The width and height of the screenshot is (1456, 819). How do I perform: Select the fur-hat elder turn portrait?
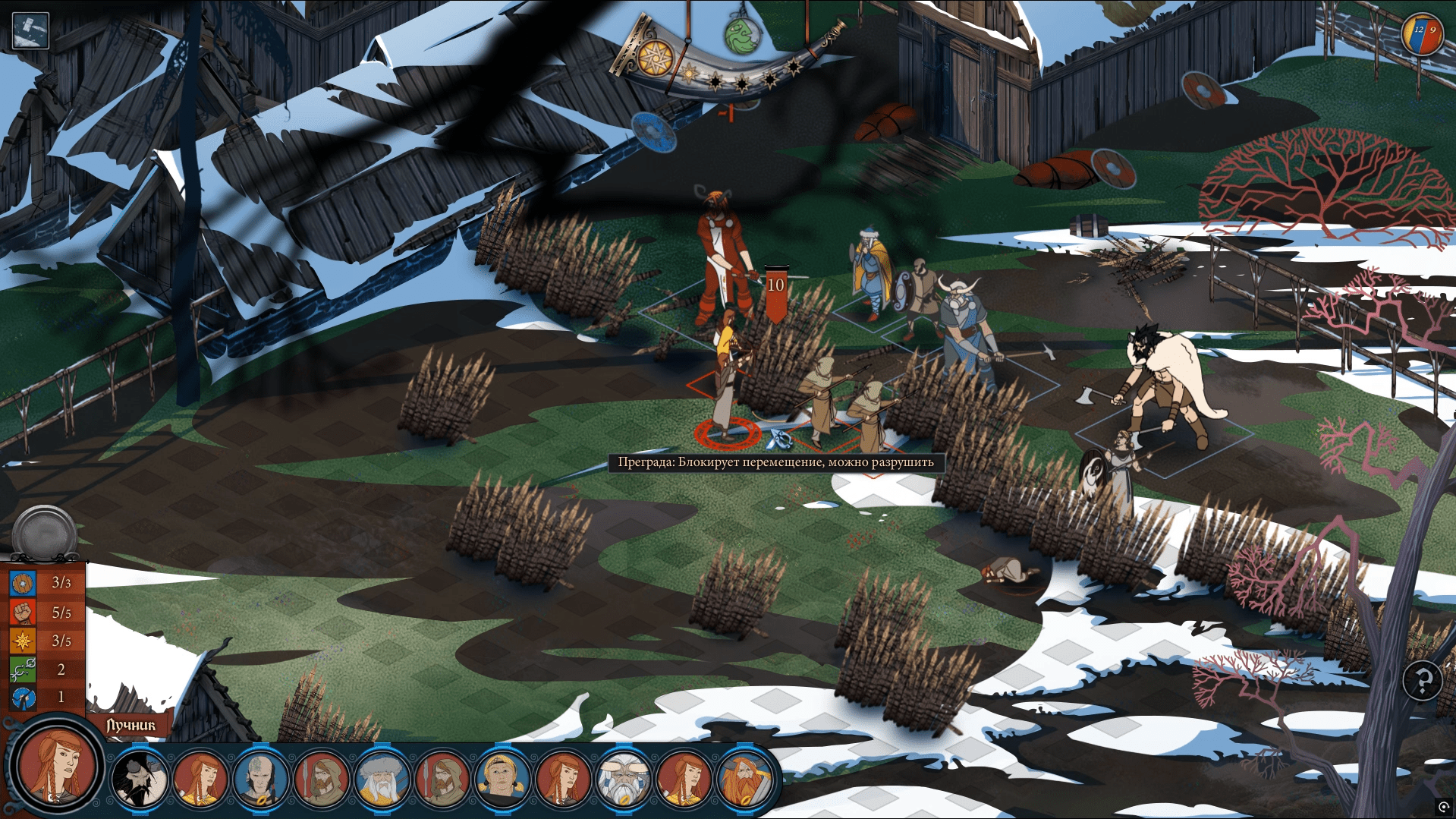pyautogui.click(x=381, y=780)
